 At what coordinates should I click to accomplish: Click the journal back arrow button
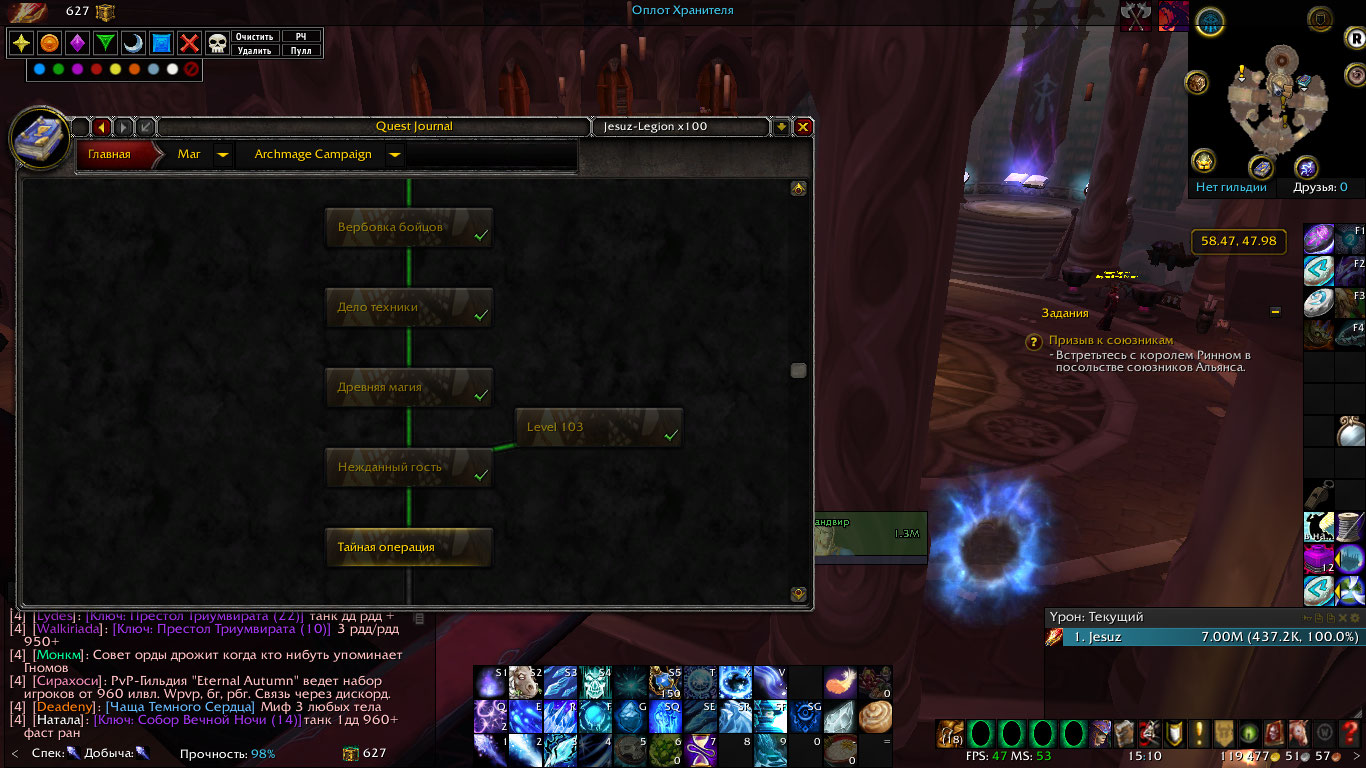[x=101, y=127]
